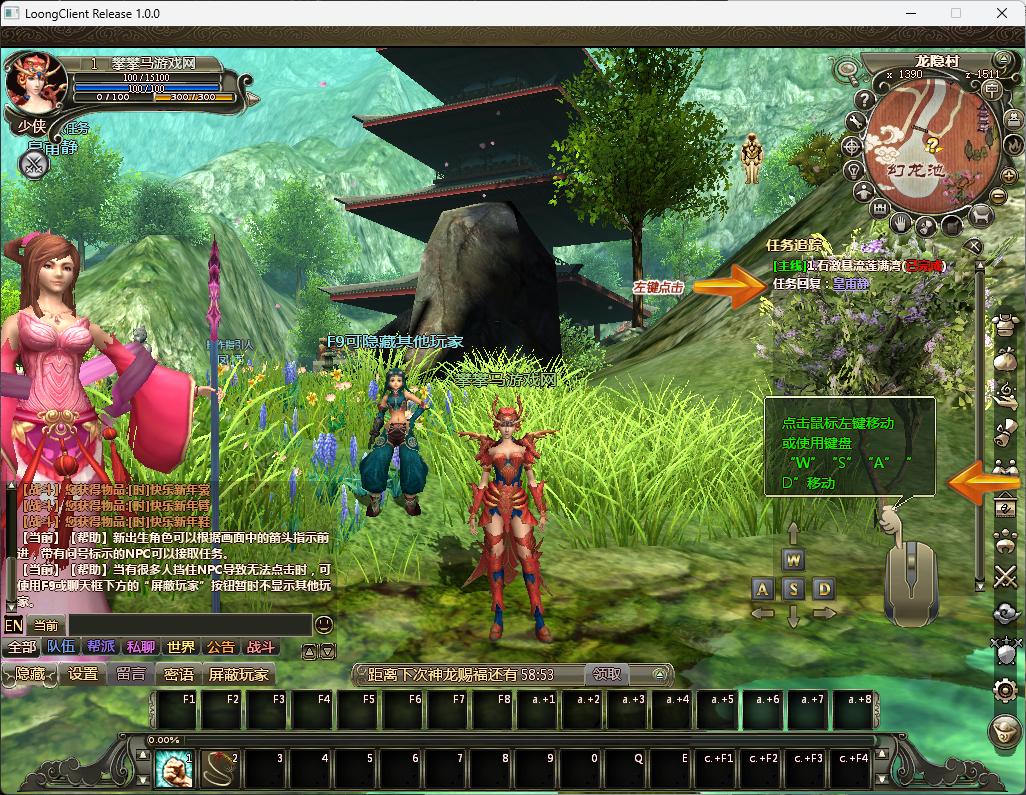Switch chat to the 队伍 channel tab
The height and width of the screenshot is (795, 1026).
(61, 647)
